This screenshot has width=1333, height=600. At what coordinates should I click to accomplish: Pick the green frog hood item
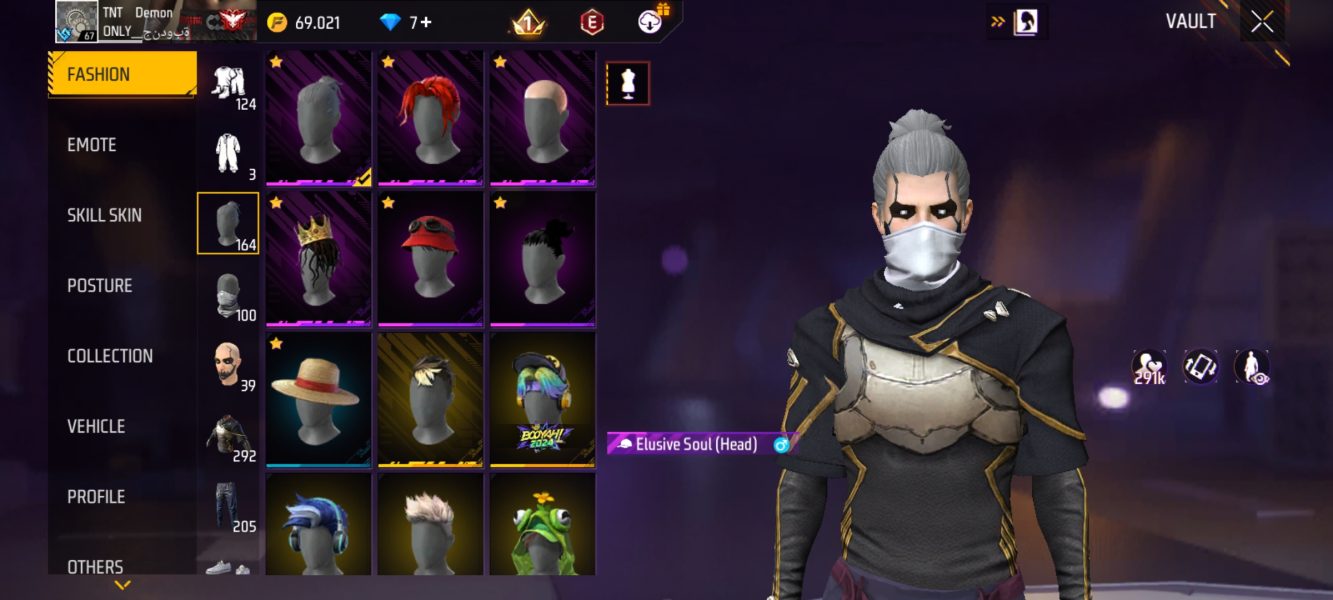[542, 526]
